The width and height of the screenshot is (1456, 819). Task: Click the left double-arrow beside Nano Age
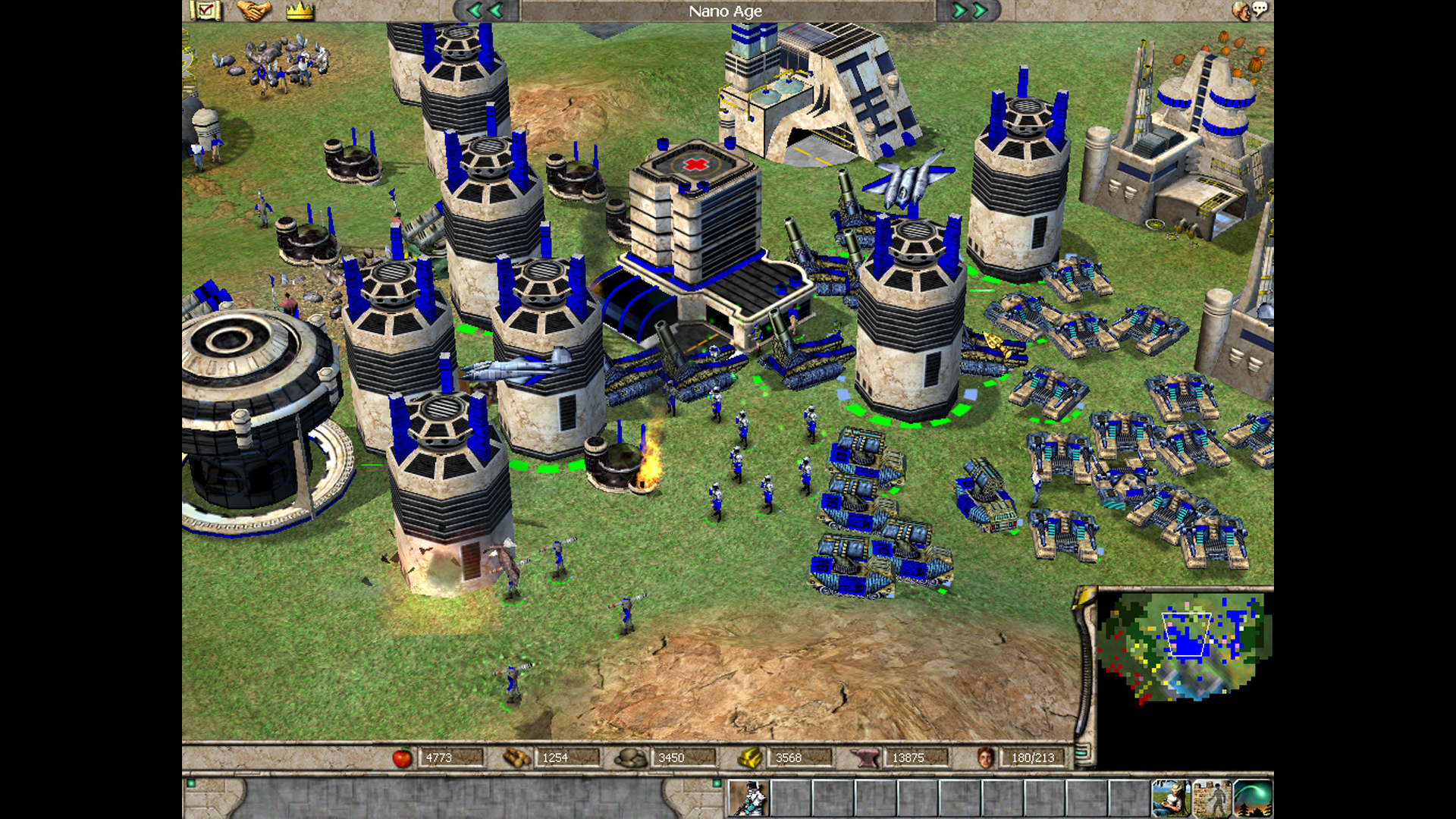[x=485, y=11]
